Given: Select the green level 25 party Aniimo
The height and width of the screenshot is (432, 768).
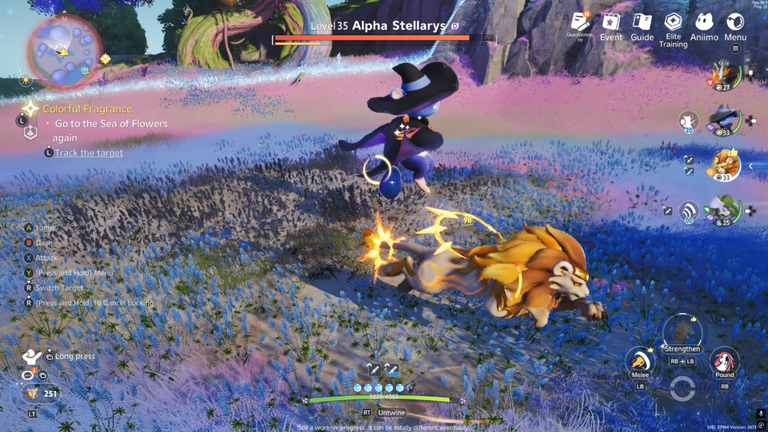Looking at the screenshot, I should pyautogui.click(x=724, y=210).
